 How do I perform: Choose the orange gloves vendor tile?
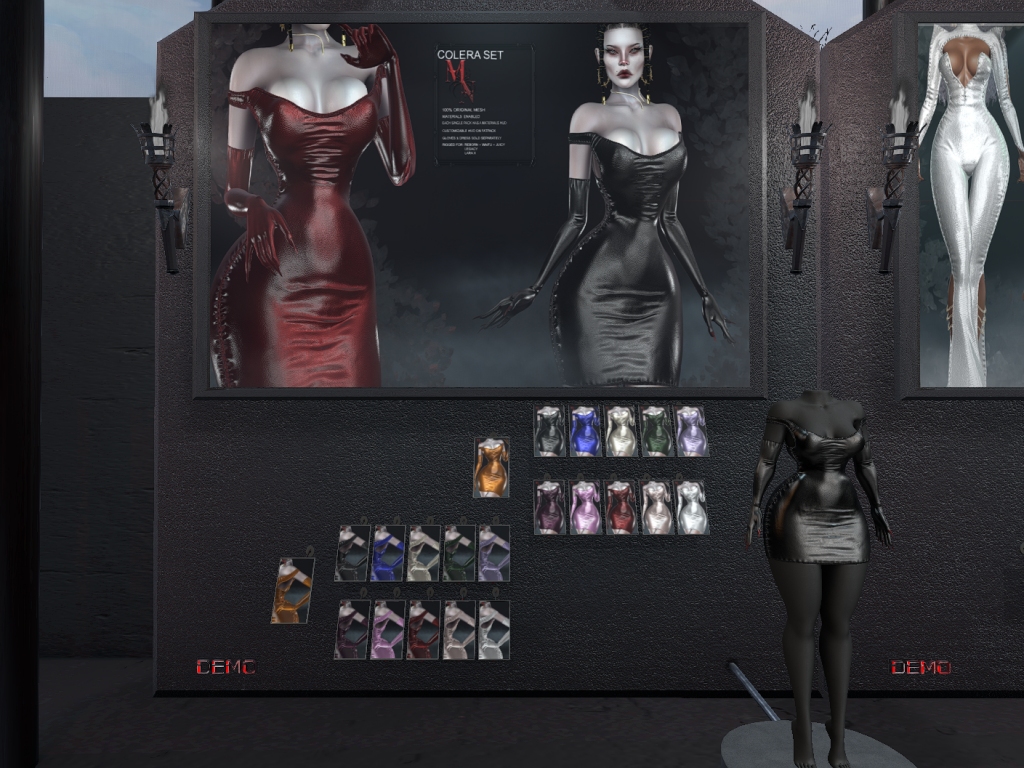[292, 590]
